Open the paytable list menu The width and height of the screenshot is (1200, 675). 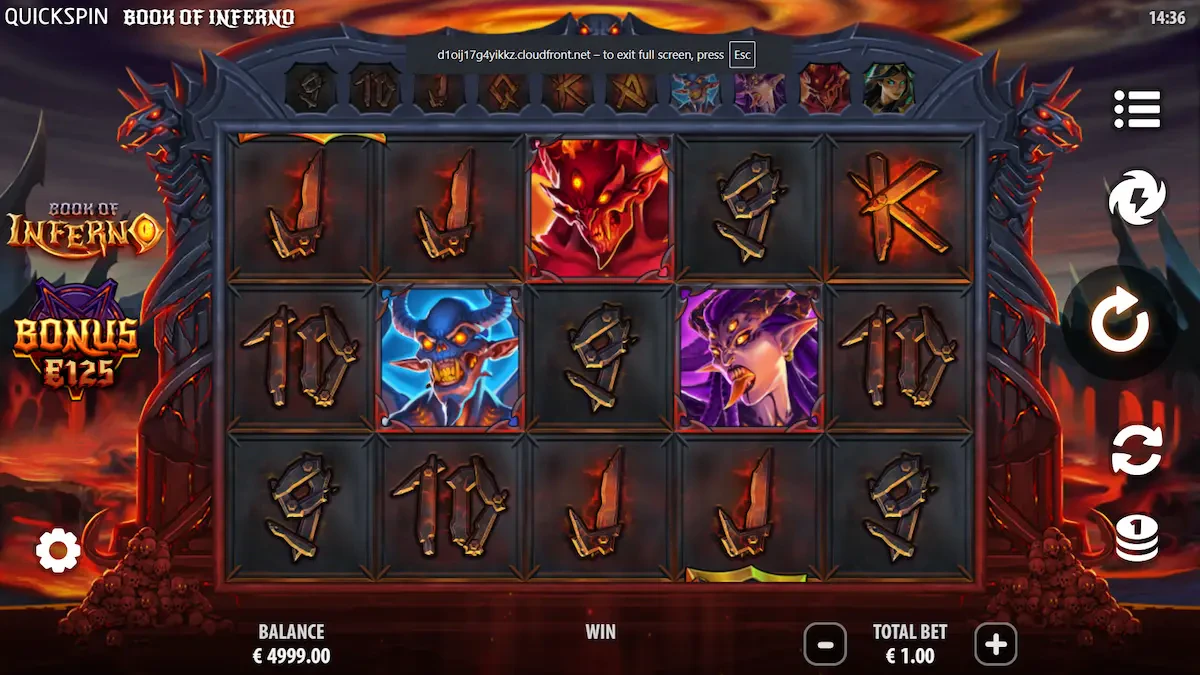point(1137,109)
